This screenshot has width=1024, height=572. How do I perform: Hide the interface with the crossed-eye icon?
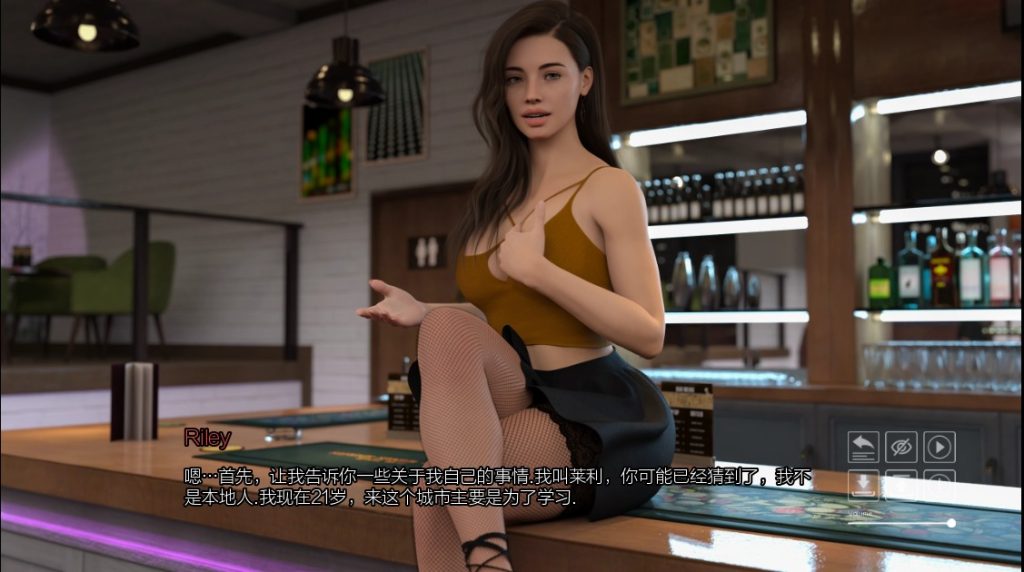point(901,447)
